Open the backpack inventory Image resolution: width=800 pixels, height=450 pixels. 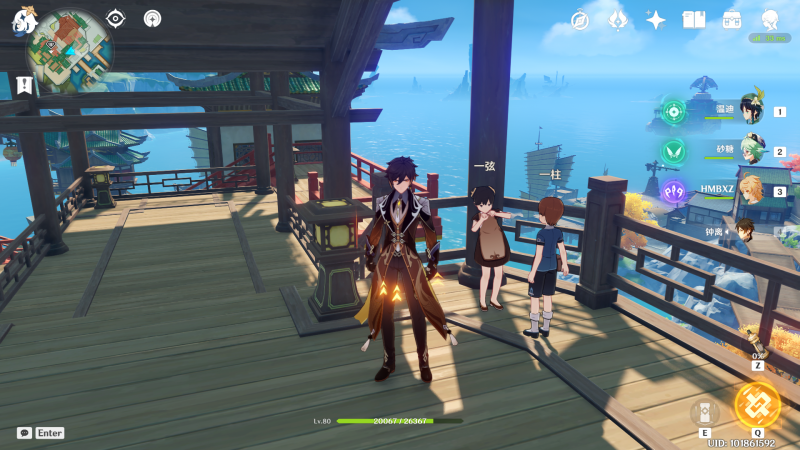point(732,20)
